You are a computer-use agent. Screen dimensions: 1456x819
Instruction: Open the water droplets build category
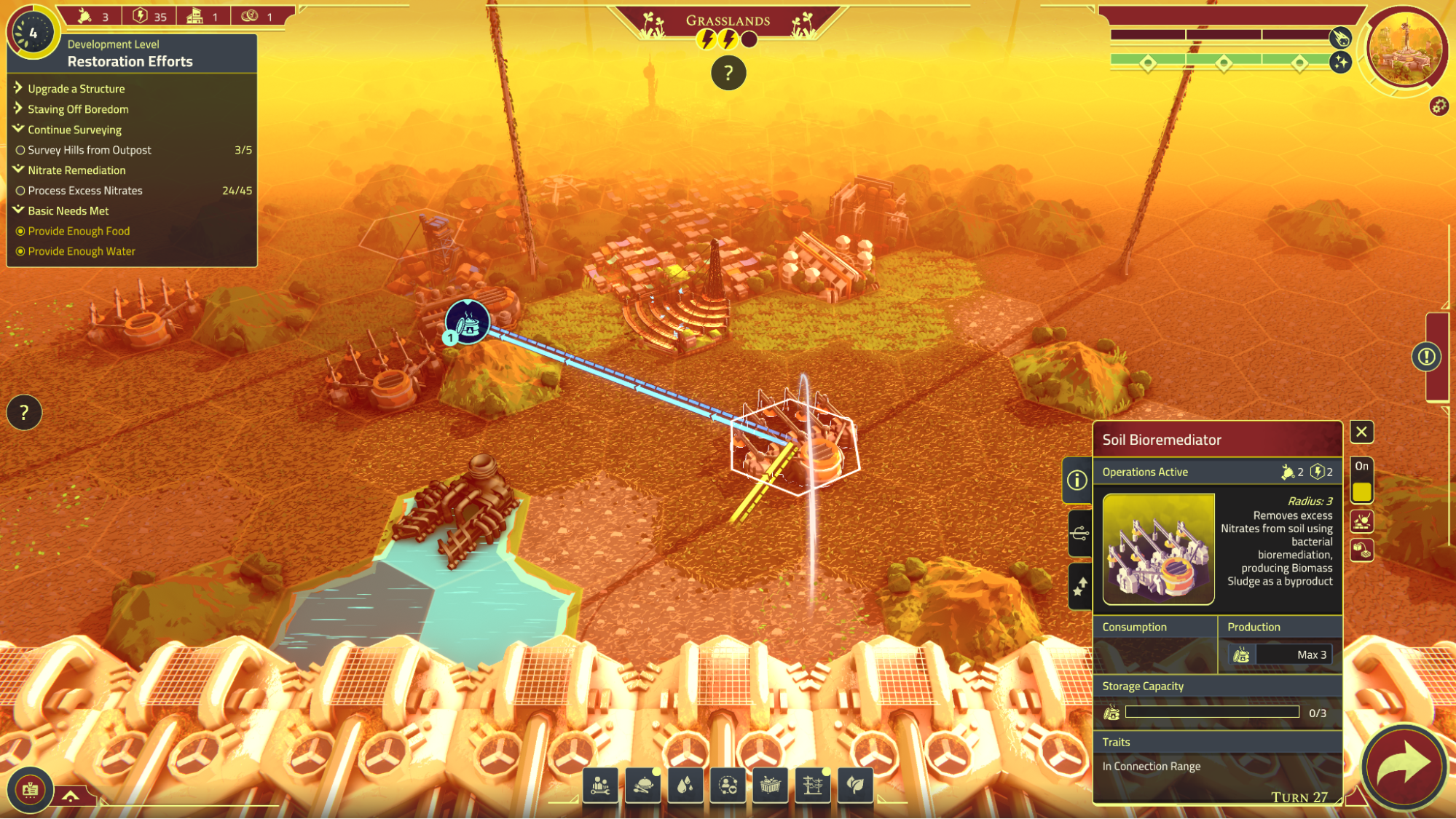[x=685, y=786]
